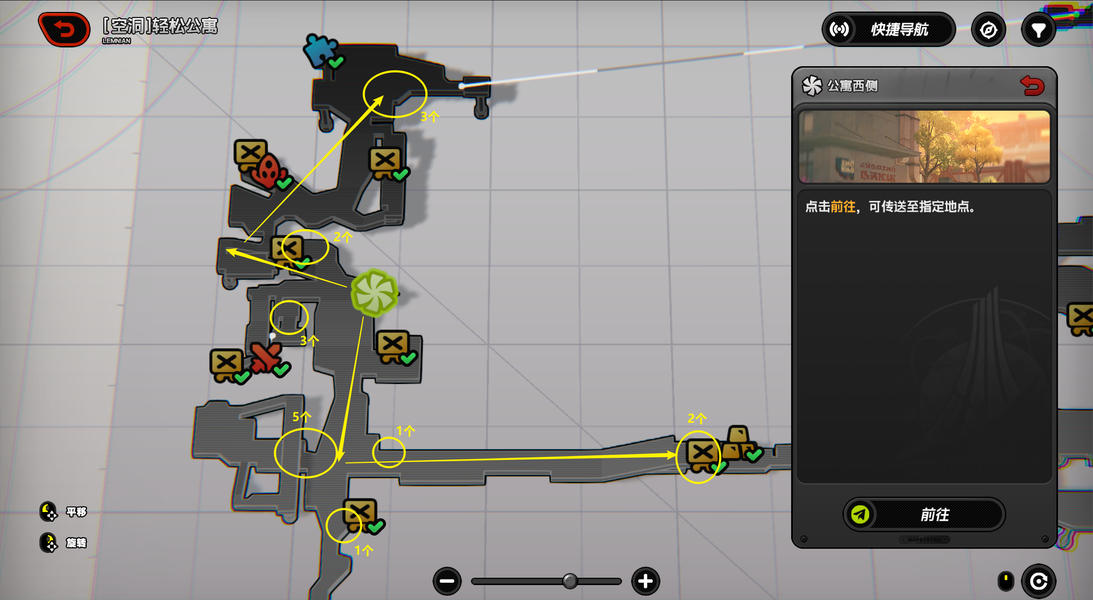The width and height of the screenshot is (1093, 600).
Task: Zoom in the map with plus button
Action: point(645,581)
